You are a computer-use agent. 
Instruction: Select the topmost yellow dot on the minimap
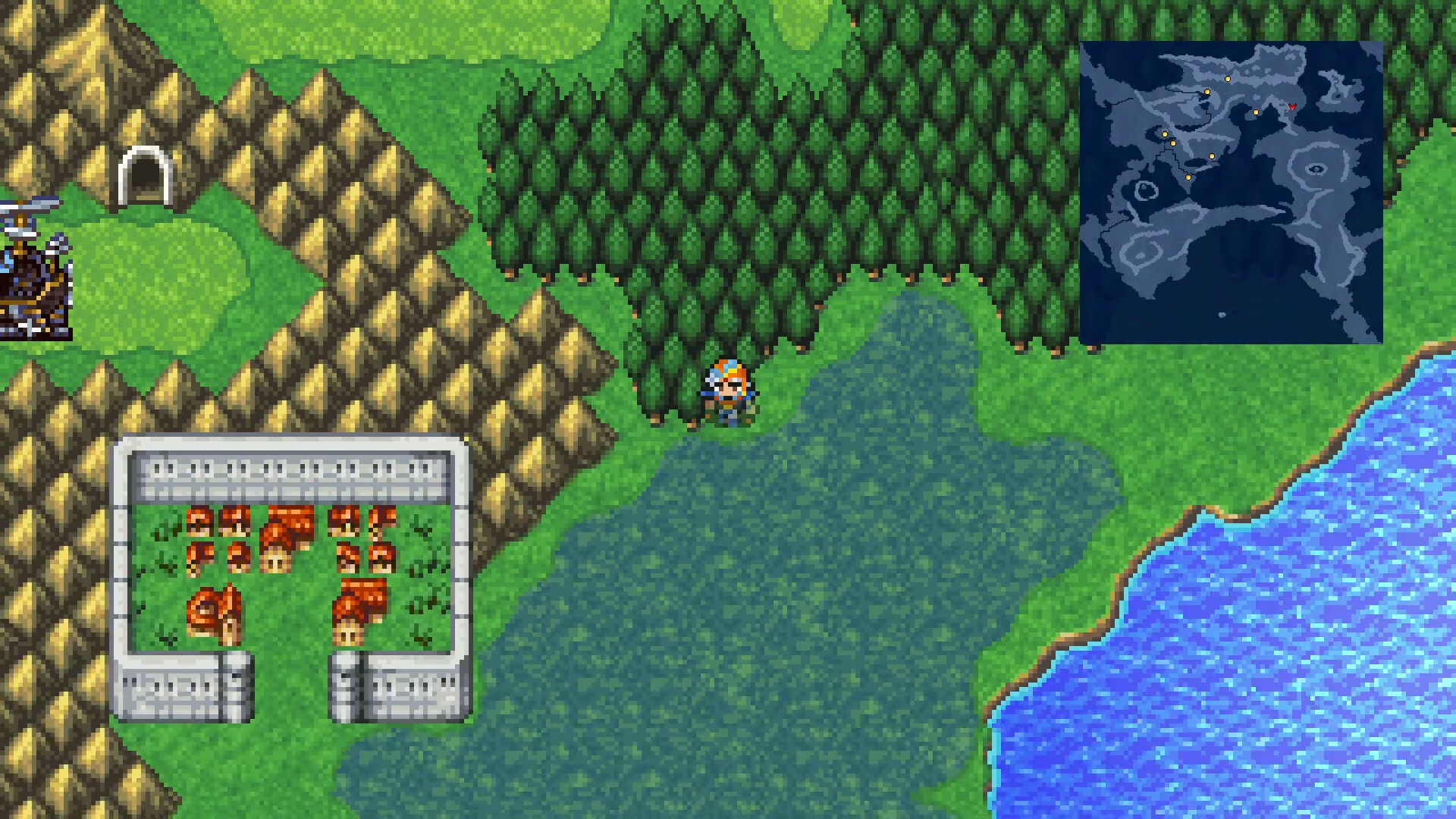[1227, 79]
